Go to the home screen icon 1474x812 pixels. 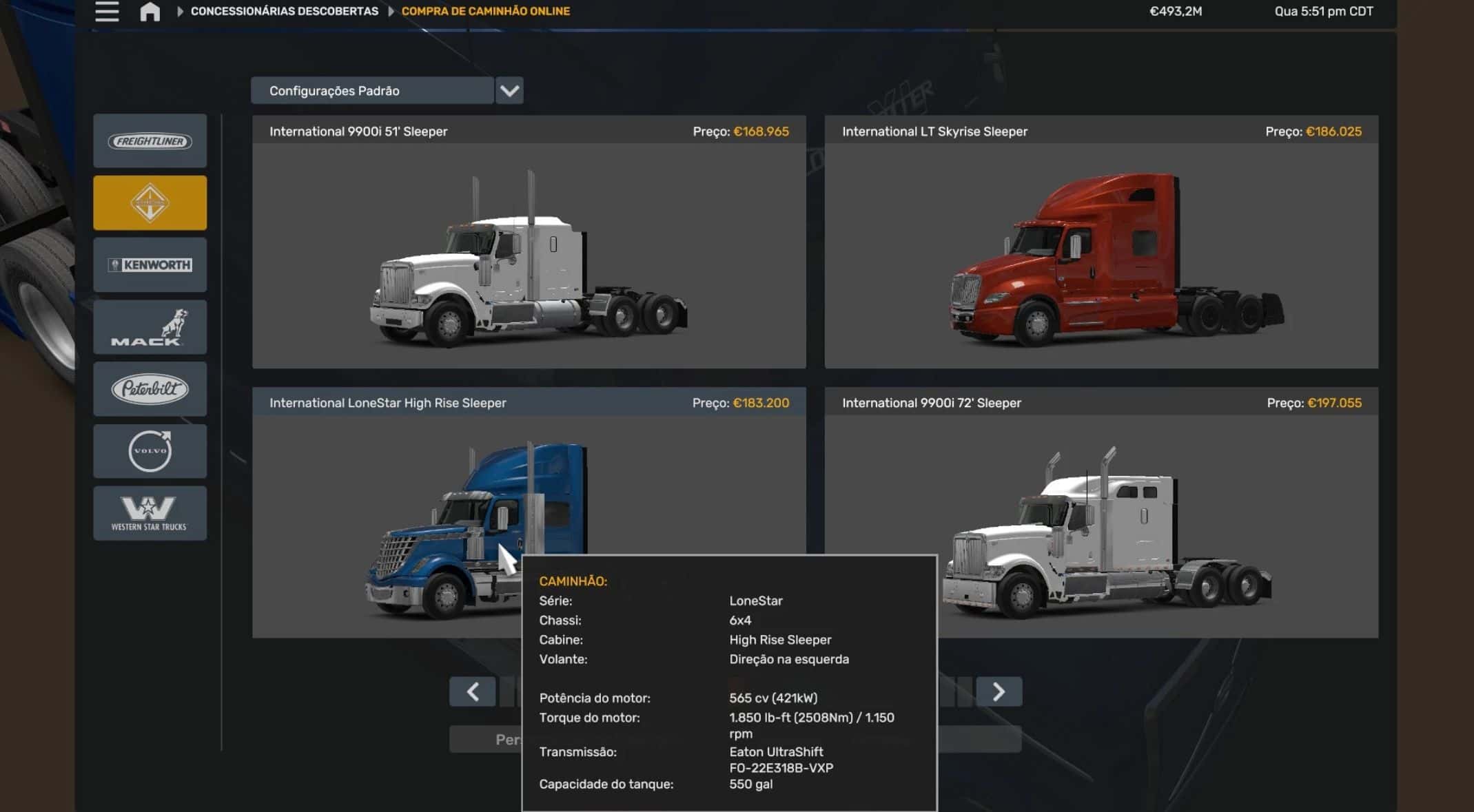[150, 12]
